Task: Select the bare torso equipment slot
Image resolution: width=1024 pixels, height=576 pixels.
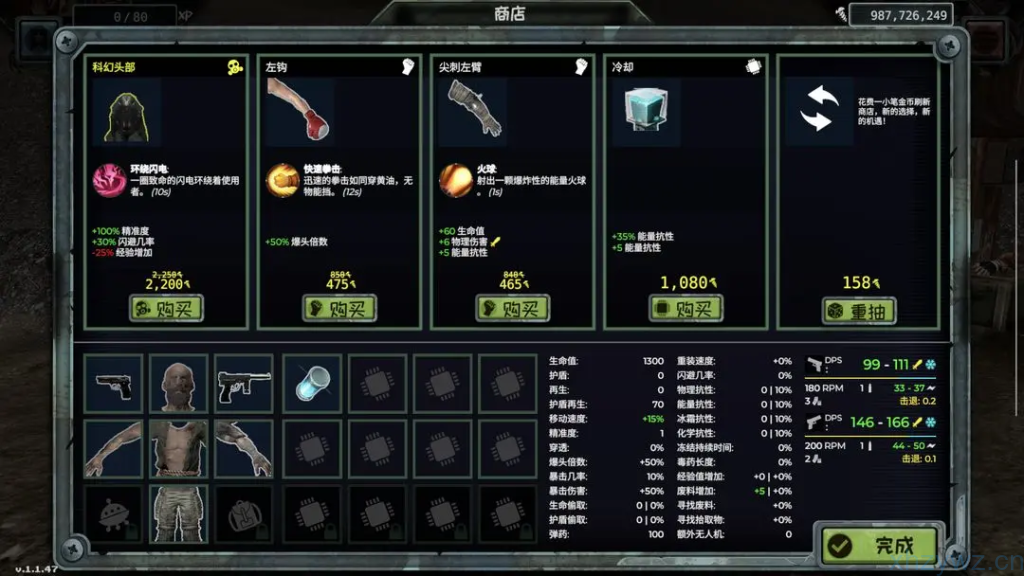Action: click(179, 448)
